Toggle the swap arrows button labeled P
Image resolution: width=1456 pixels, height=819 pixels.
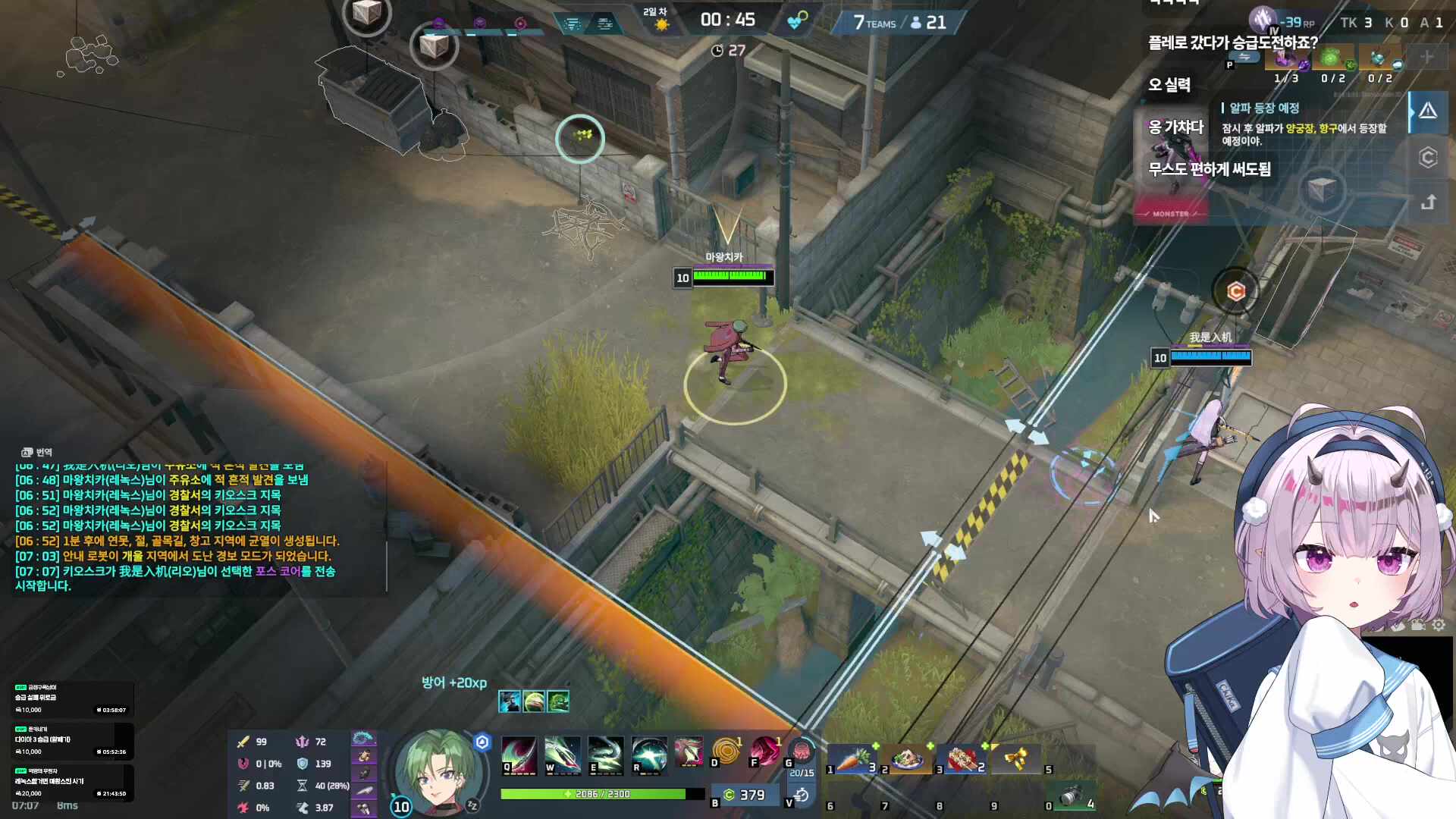pos(1244,58)
